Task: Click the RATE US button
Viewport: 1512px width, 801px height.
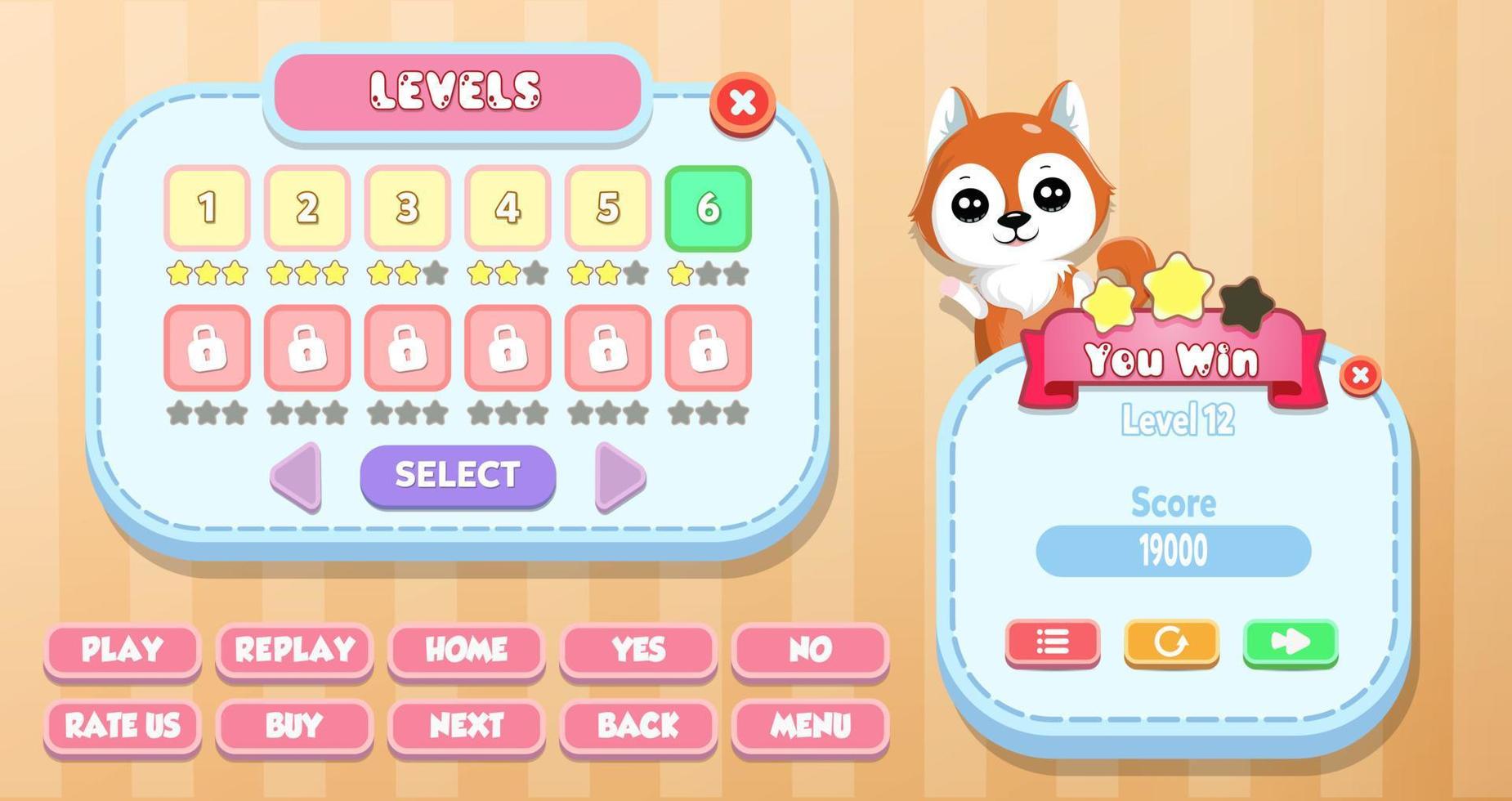Action: (121, 726)
